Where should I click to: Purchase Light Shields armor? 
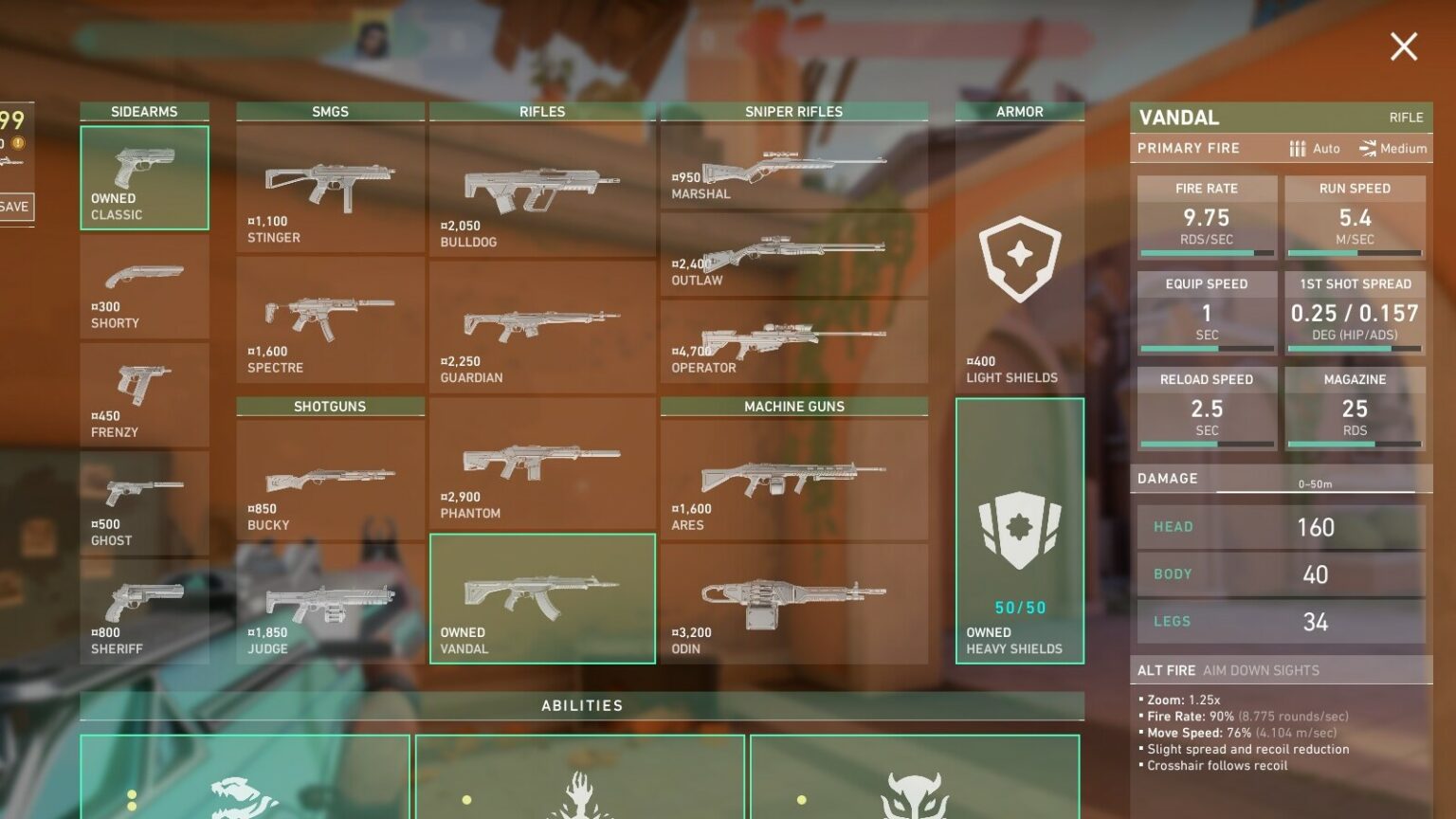point(1019,256)
